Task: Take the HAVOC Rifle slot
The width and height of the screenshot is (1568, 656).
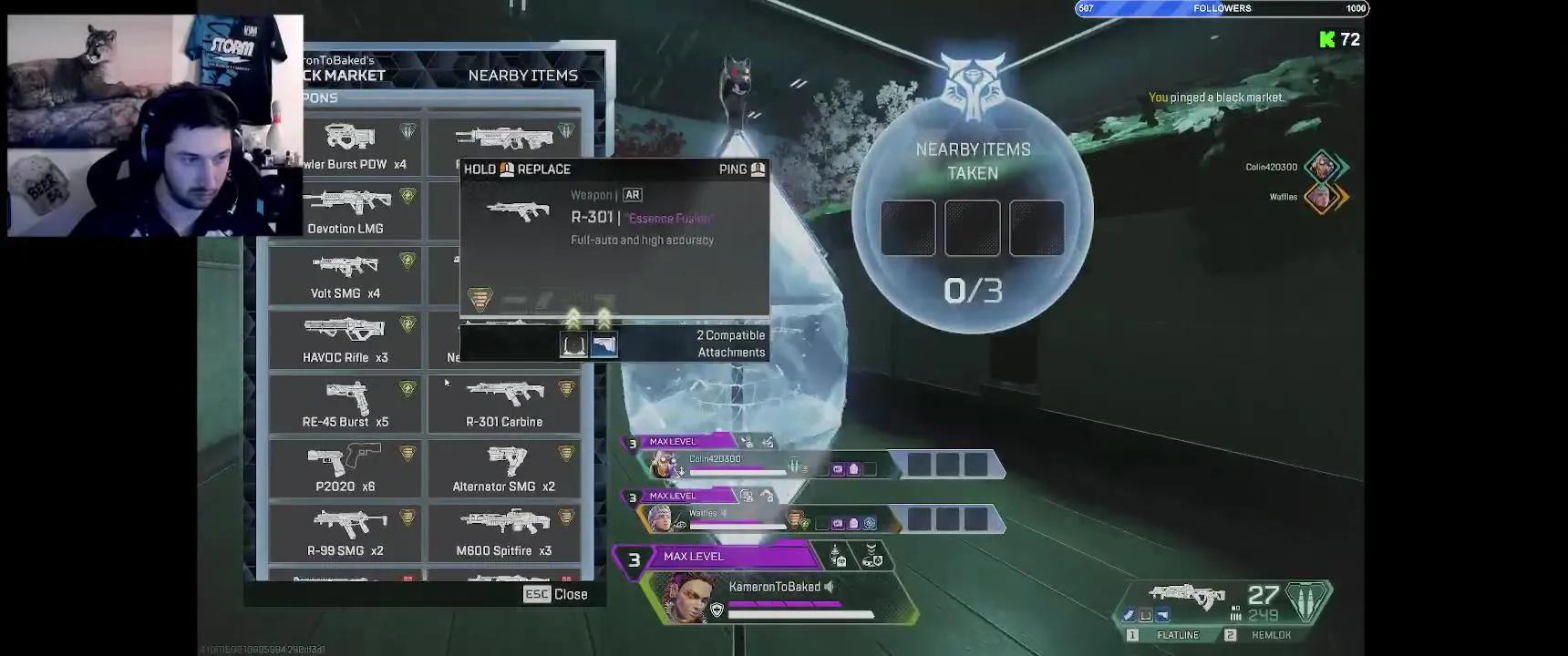Action: pos(346,340)
